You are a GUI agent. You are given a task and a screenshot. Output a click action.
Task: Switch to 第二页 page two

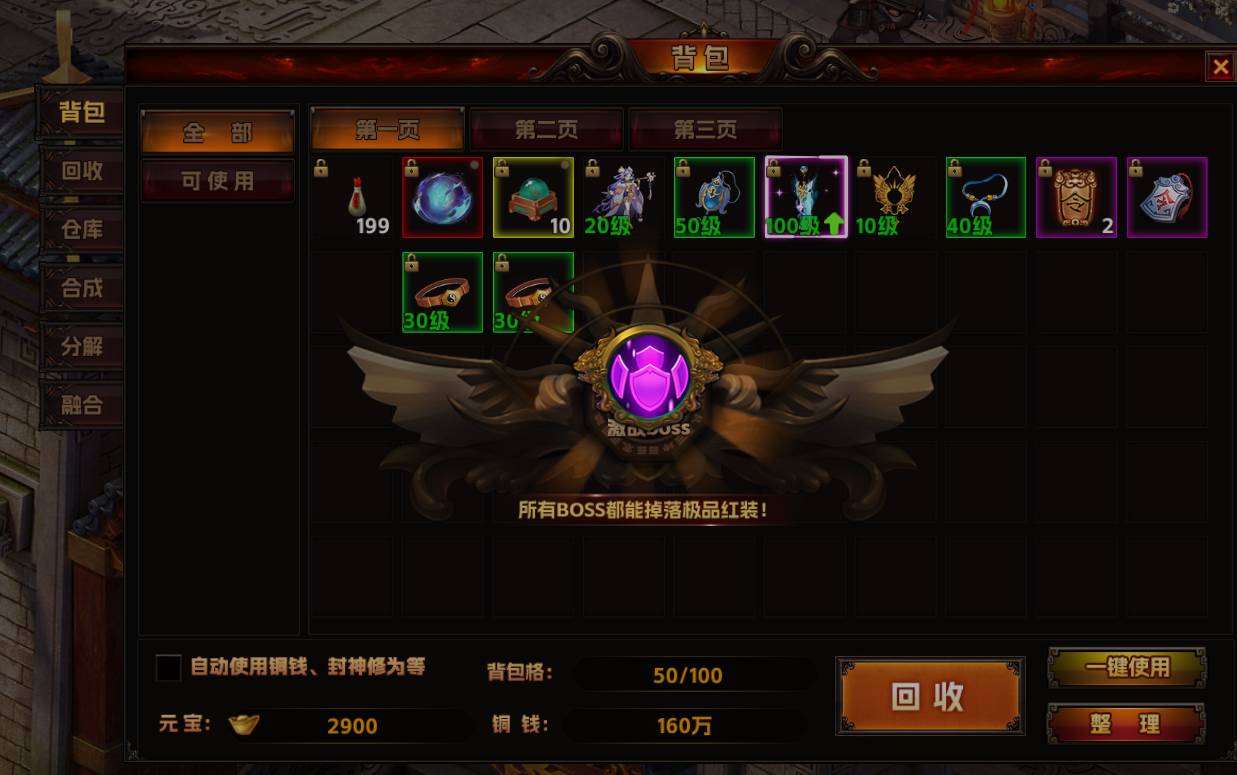(546, 130)
